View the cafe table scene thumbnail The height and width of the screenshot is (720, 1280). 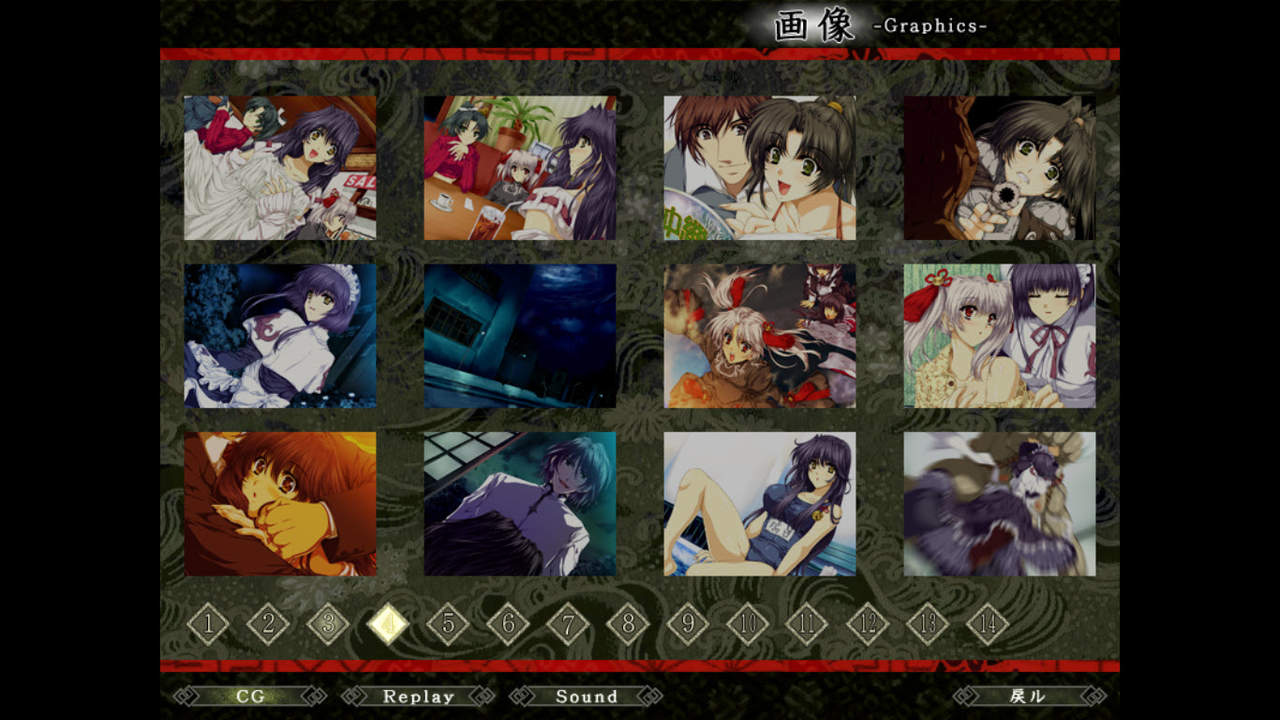[x=520, y=168]
